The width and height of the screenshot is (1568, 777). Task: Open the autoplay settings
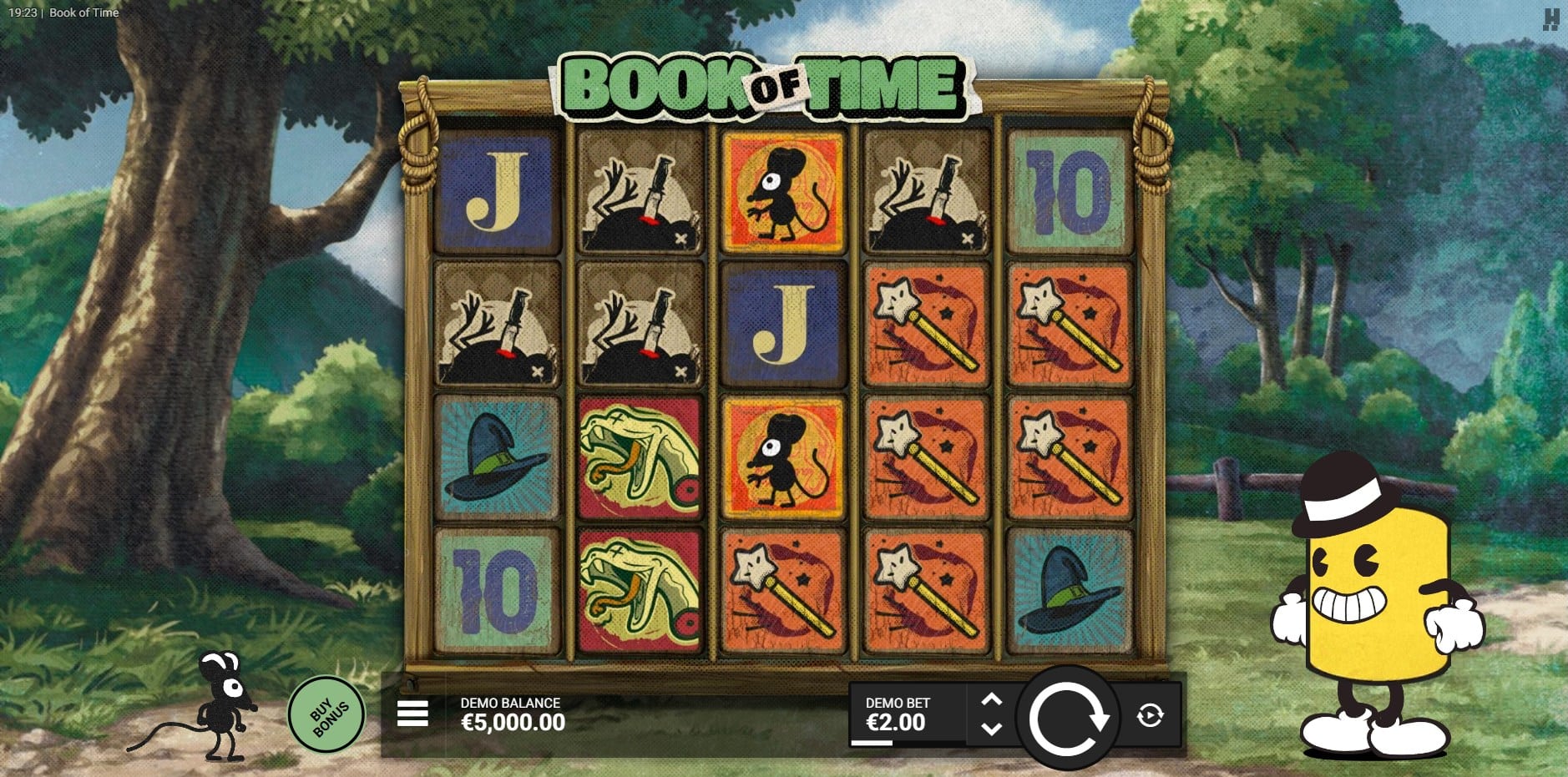(1150, 715)
